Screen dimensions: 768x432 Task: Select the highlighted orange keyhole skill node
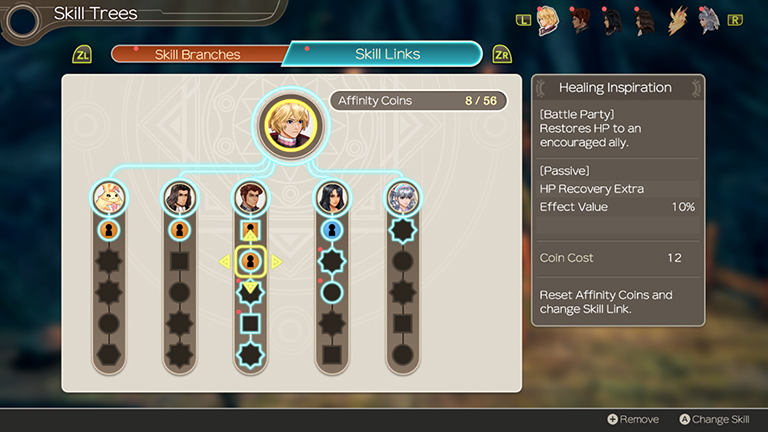click(x=250, y=261)
